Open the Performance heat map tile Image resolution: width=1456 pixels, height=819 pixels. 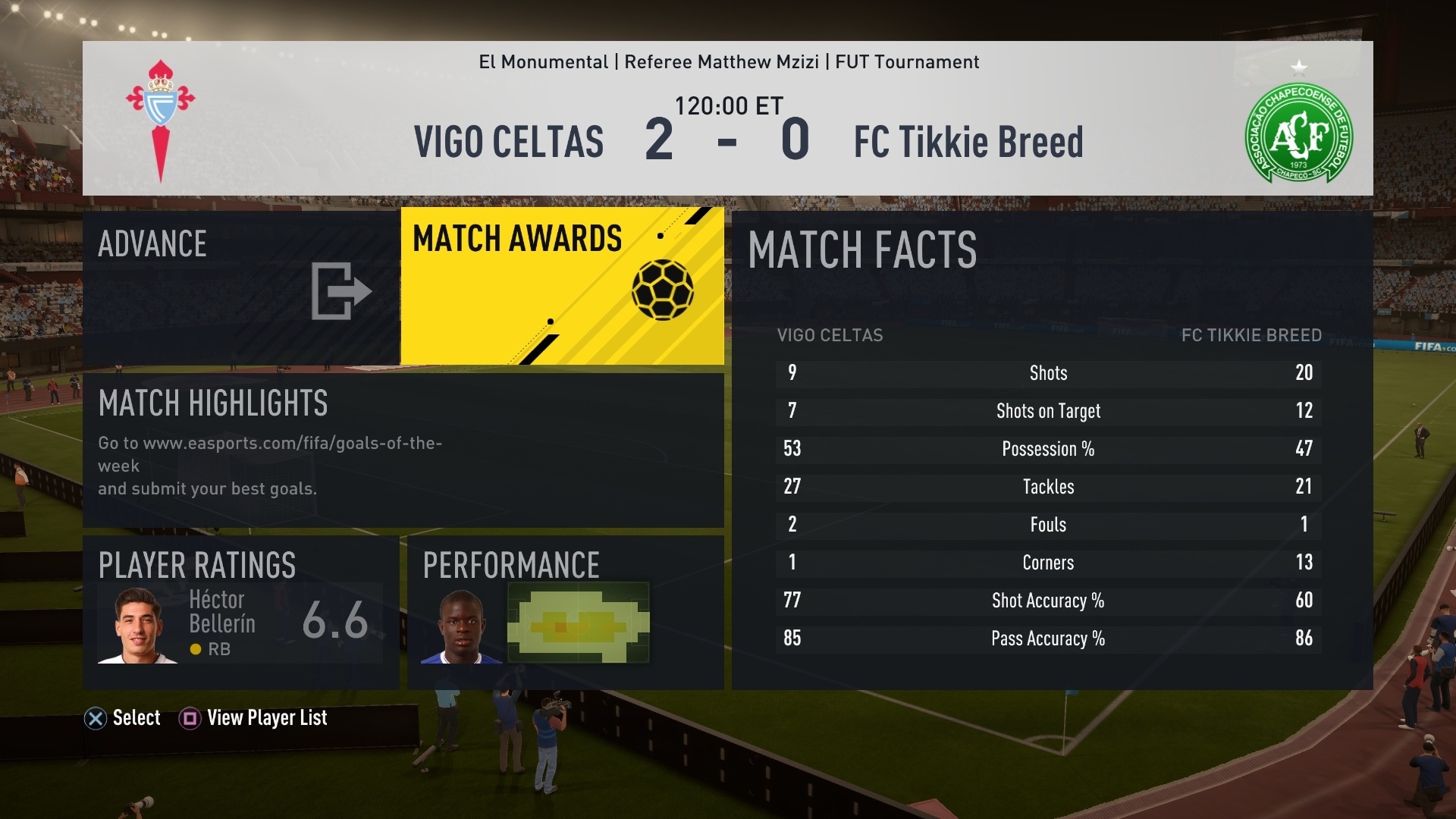click(566, 613)
